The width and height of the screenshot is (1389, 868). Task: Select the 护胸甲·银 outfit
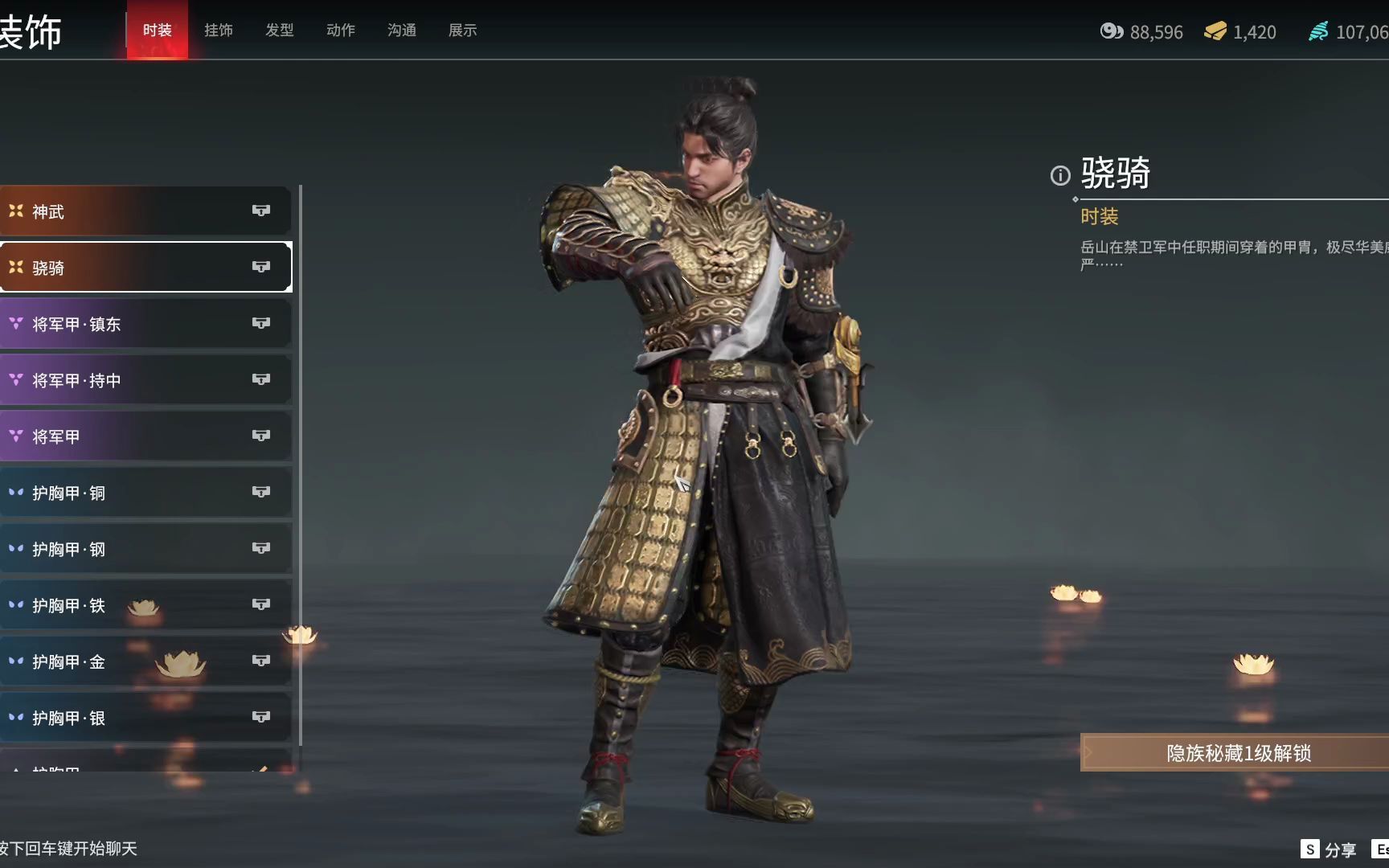(x=145, y=718)
